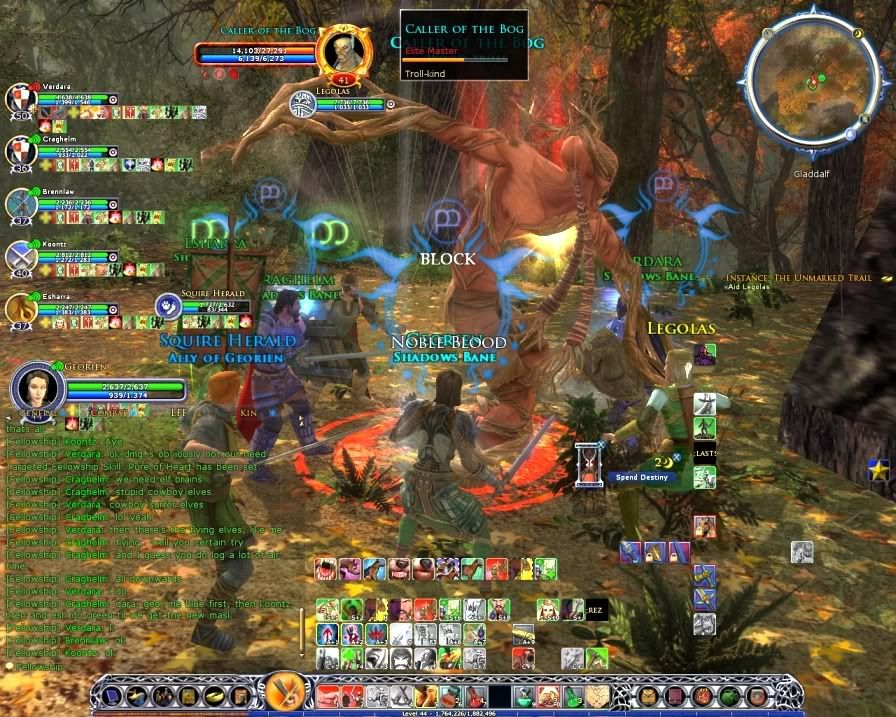Choose Koontz's crossed-swords portrait
Viewport: 896px width, 717px height.
coord(21,257)
